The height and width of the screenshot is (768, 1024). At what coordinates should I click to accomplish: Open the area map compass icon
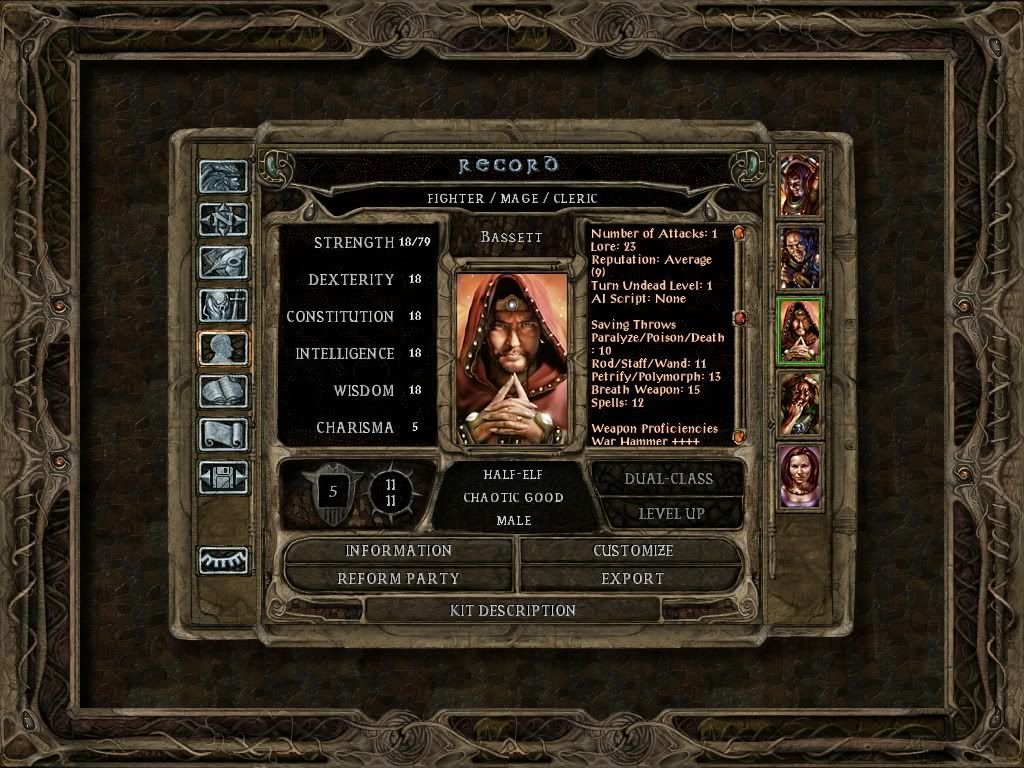click(x=223, y=219)
